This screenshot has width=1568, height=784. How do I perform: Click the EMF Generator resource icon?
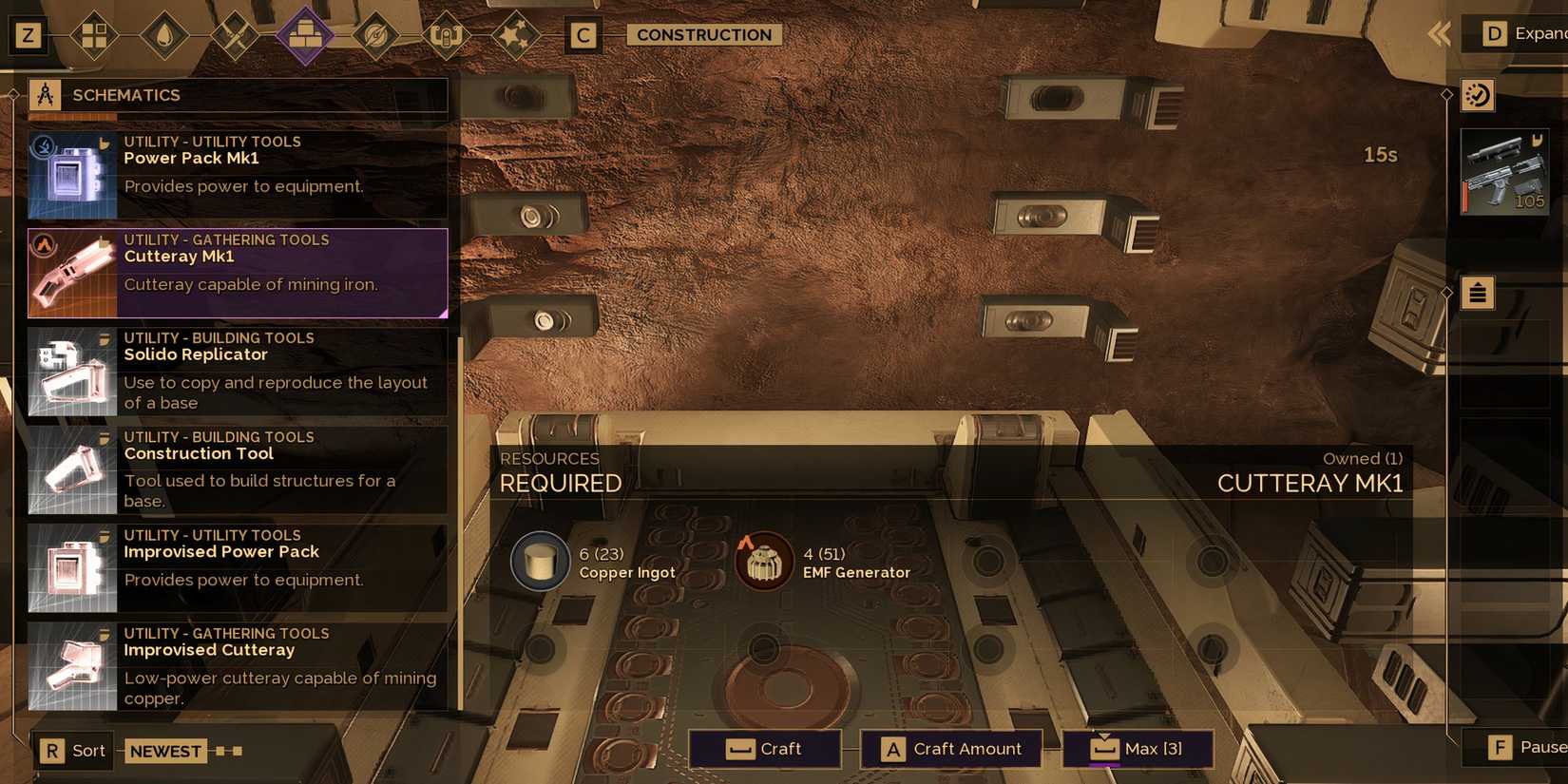point(763,561)
